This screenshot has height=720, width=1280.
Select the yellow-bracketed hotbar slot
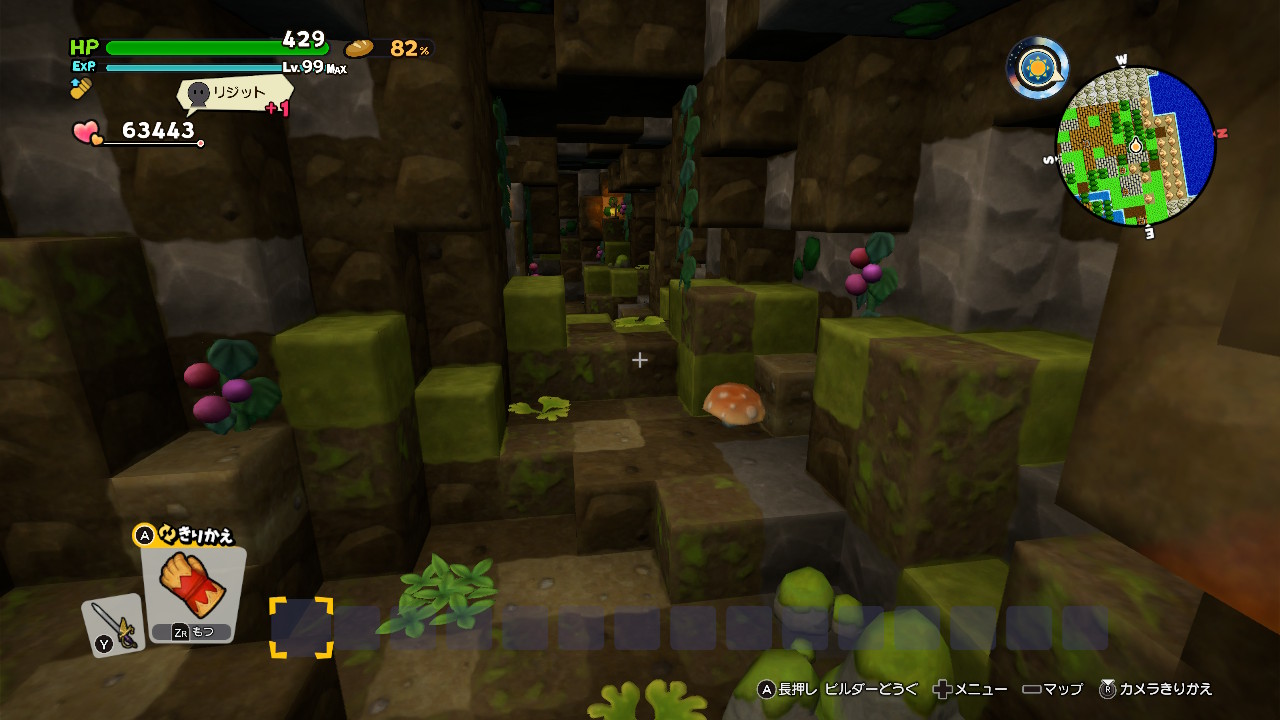(301, 628)
